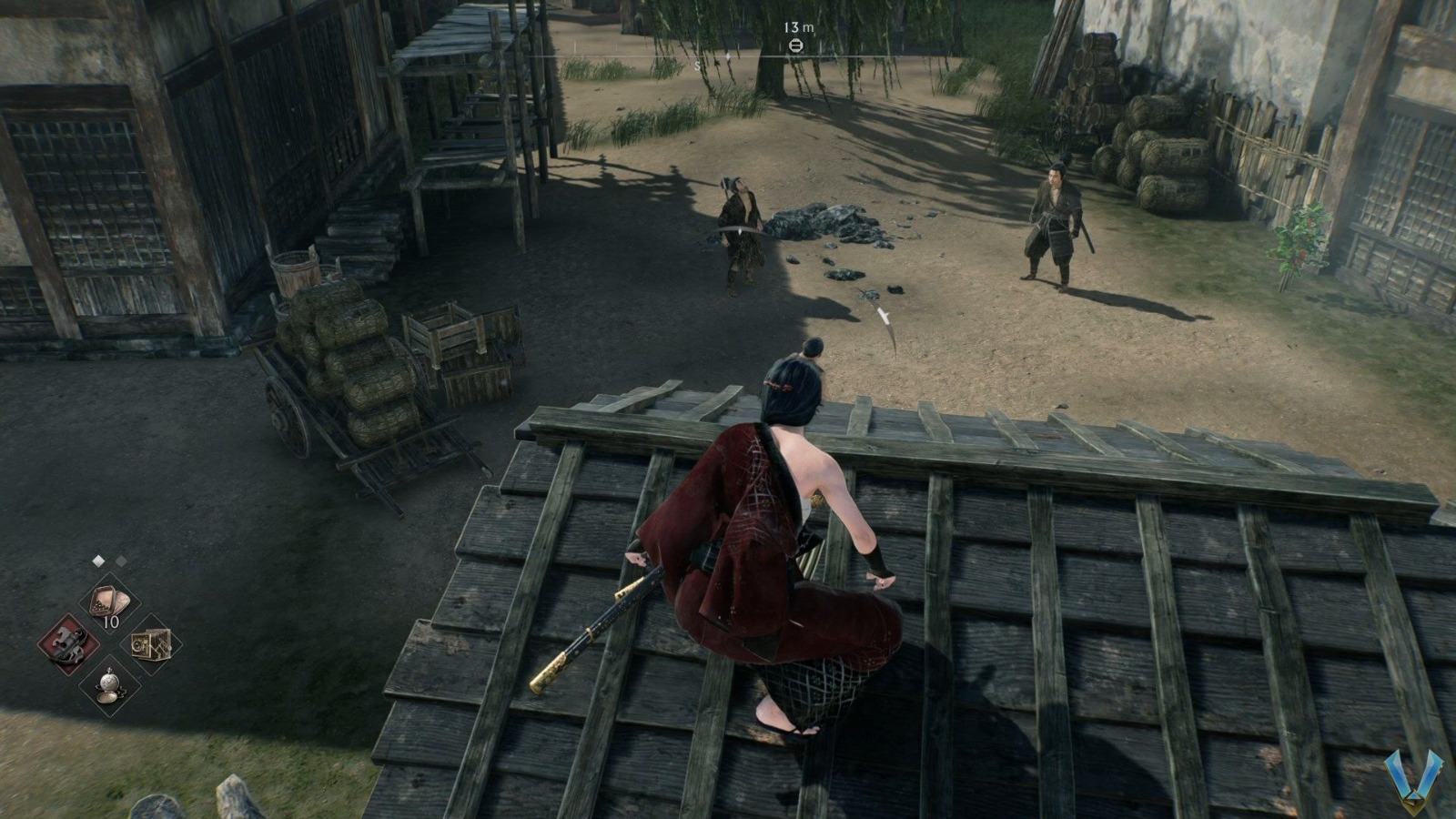This screenshot has width=1456, height=819.
Task: Click the 10 item count number
Action: tap(110, 621)
